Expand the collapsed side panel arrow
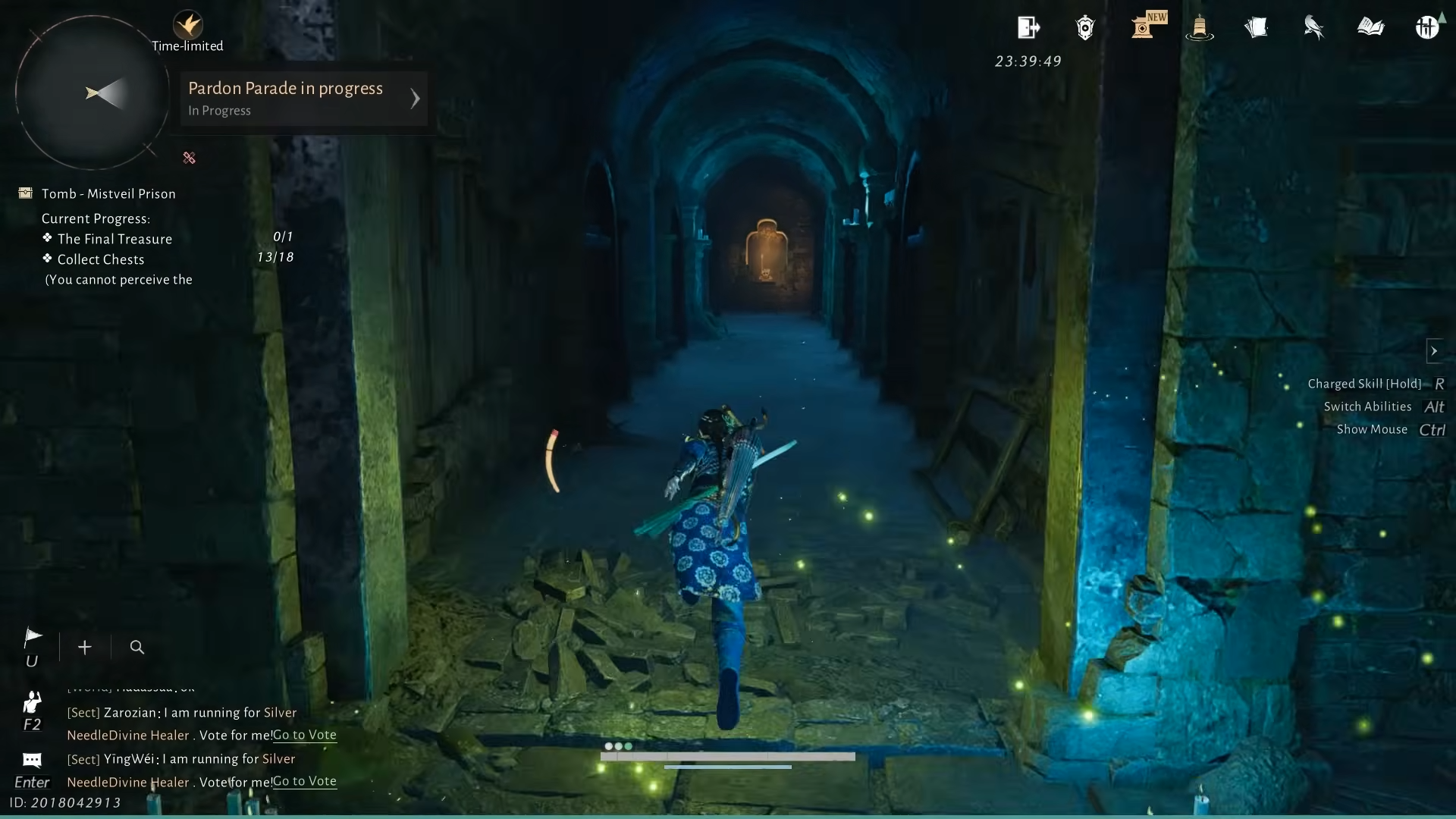The image size is (1456, 819). [x=1433, y=351]
